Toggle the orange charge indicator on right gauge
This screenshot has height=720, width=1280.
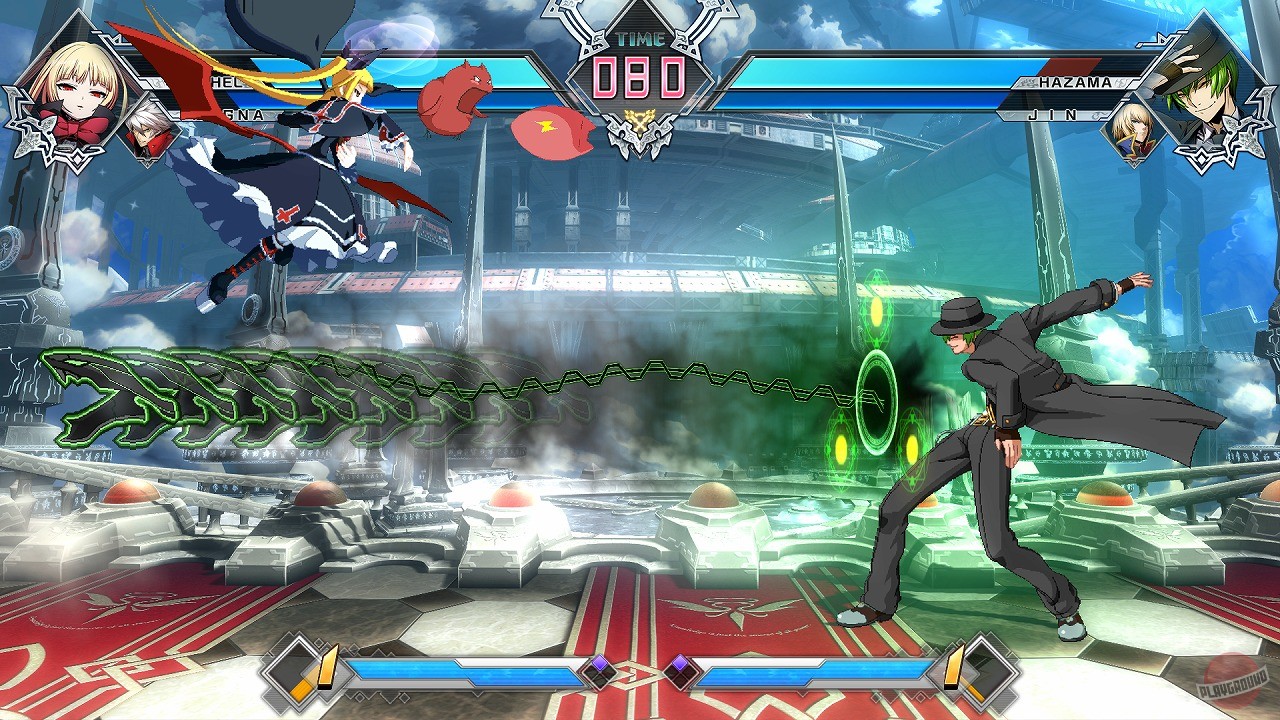953,668
